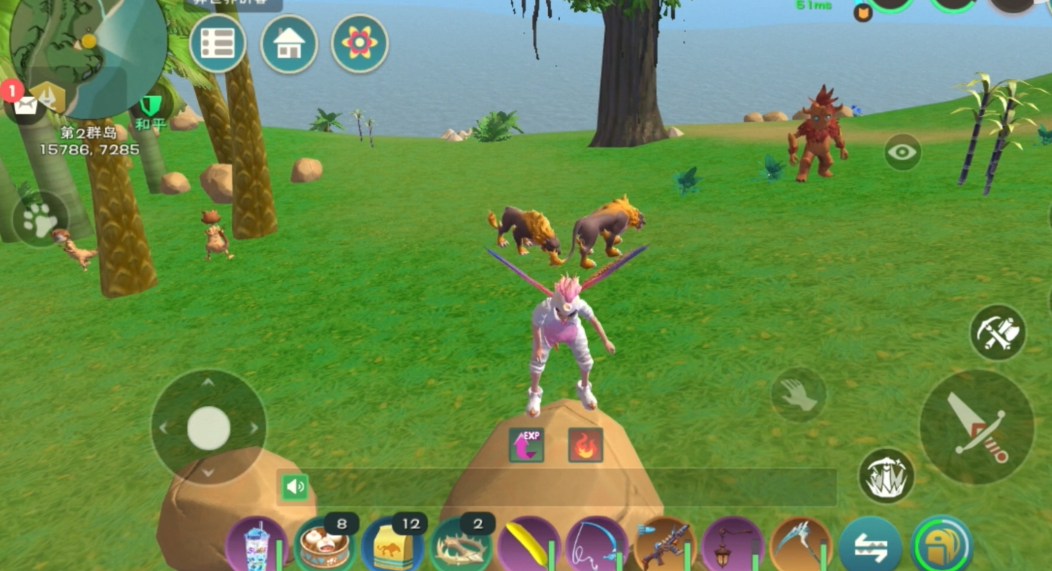This screenshot has height=571, width=1052.
Task: Select the thorn crown slot
Action: (460, 546)
